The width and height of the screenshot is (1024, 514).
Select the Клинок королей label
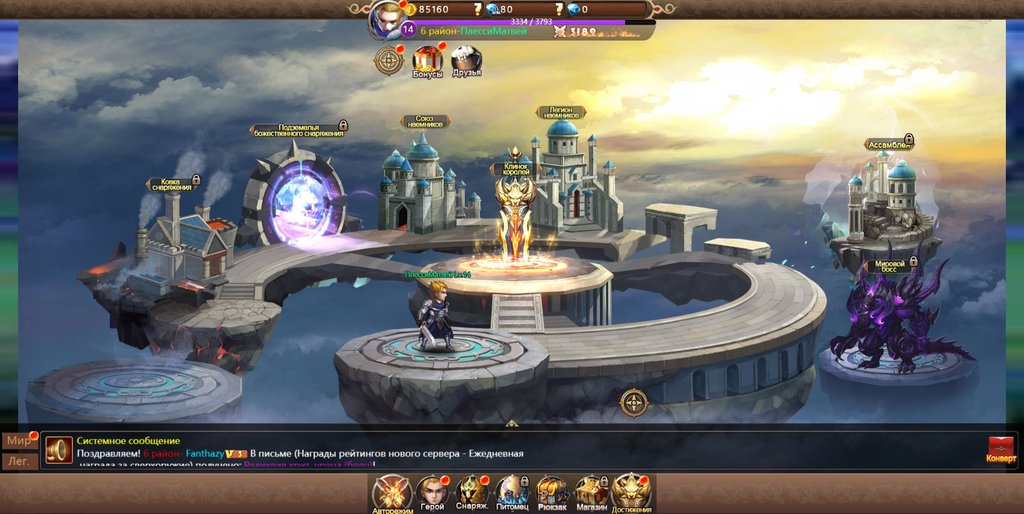515,169
